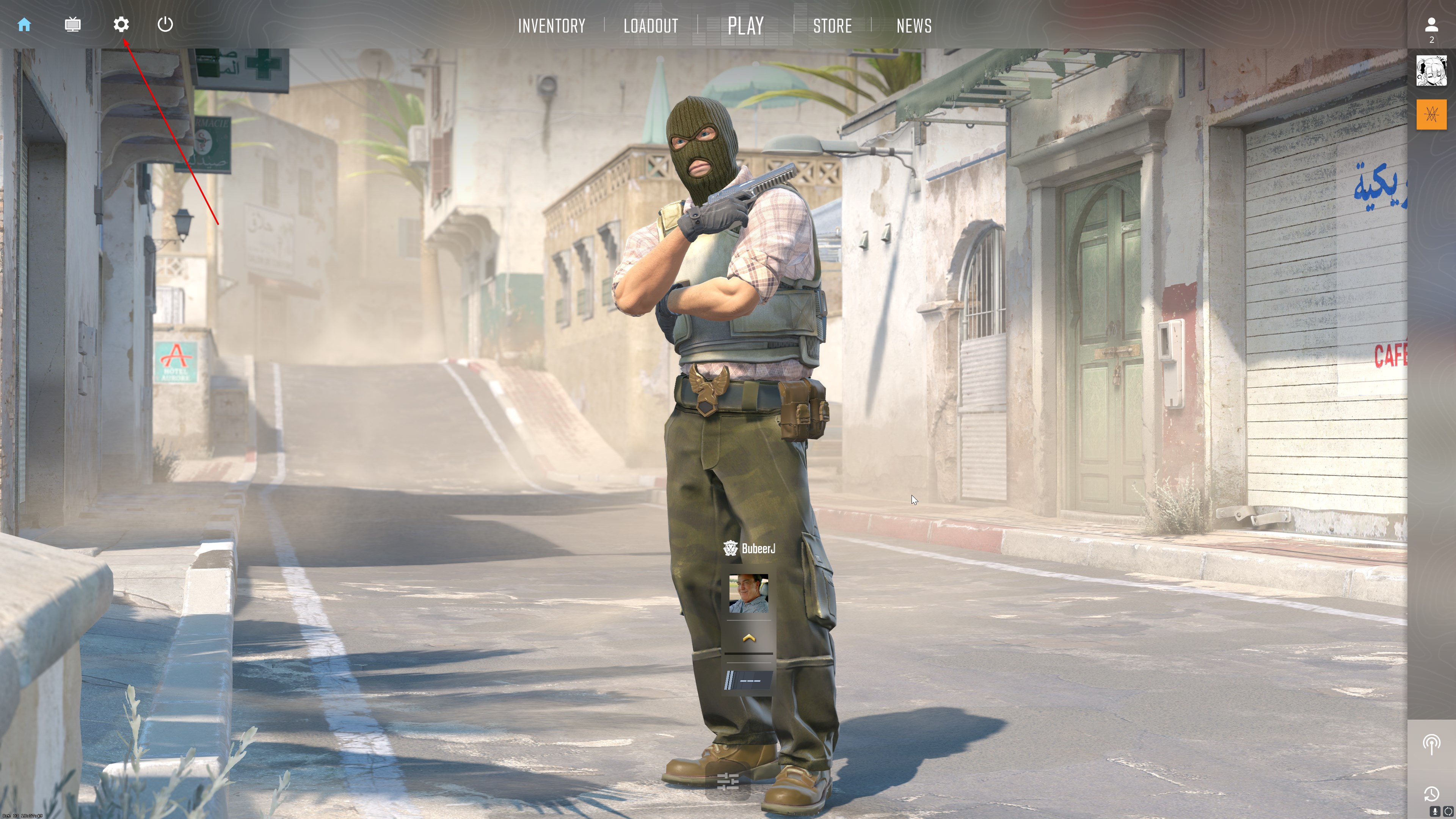Click the yellow chevron rank badge

[748, 638]
